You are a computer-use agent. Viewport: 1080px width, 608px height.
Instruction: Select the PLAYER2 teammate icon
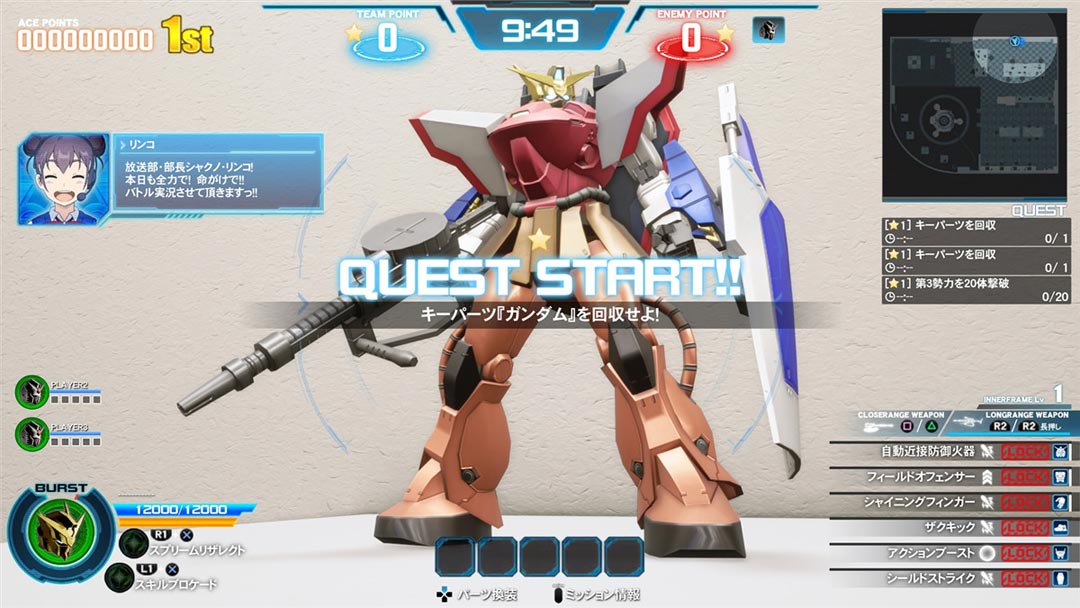pos(32,391)
